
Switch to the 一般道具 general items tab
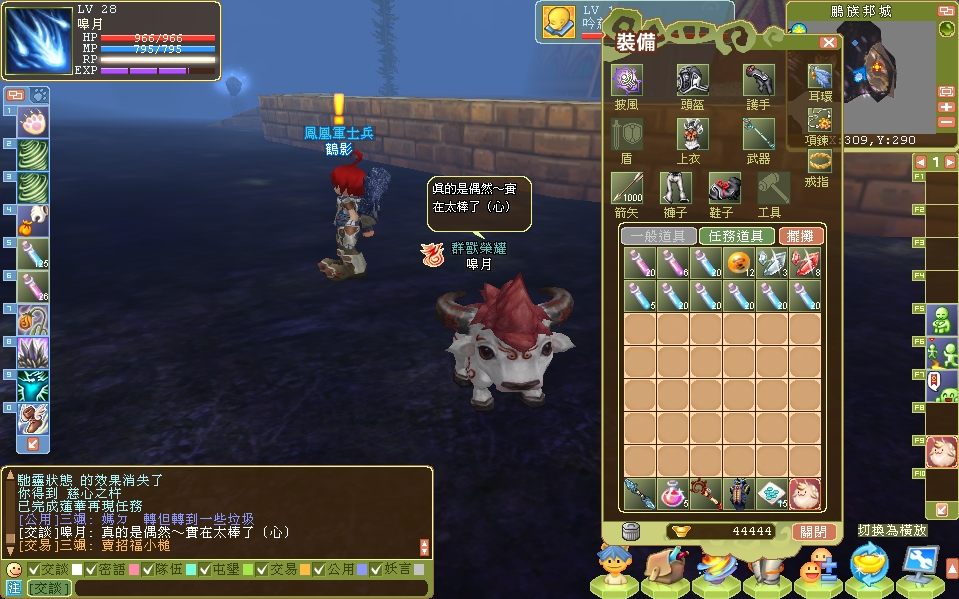658,236
